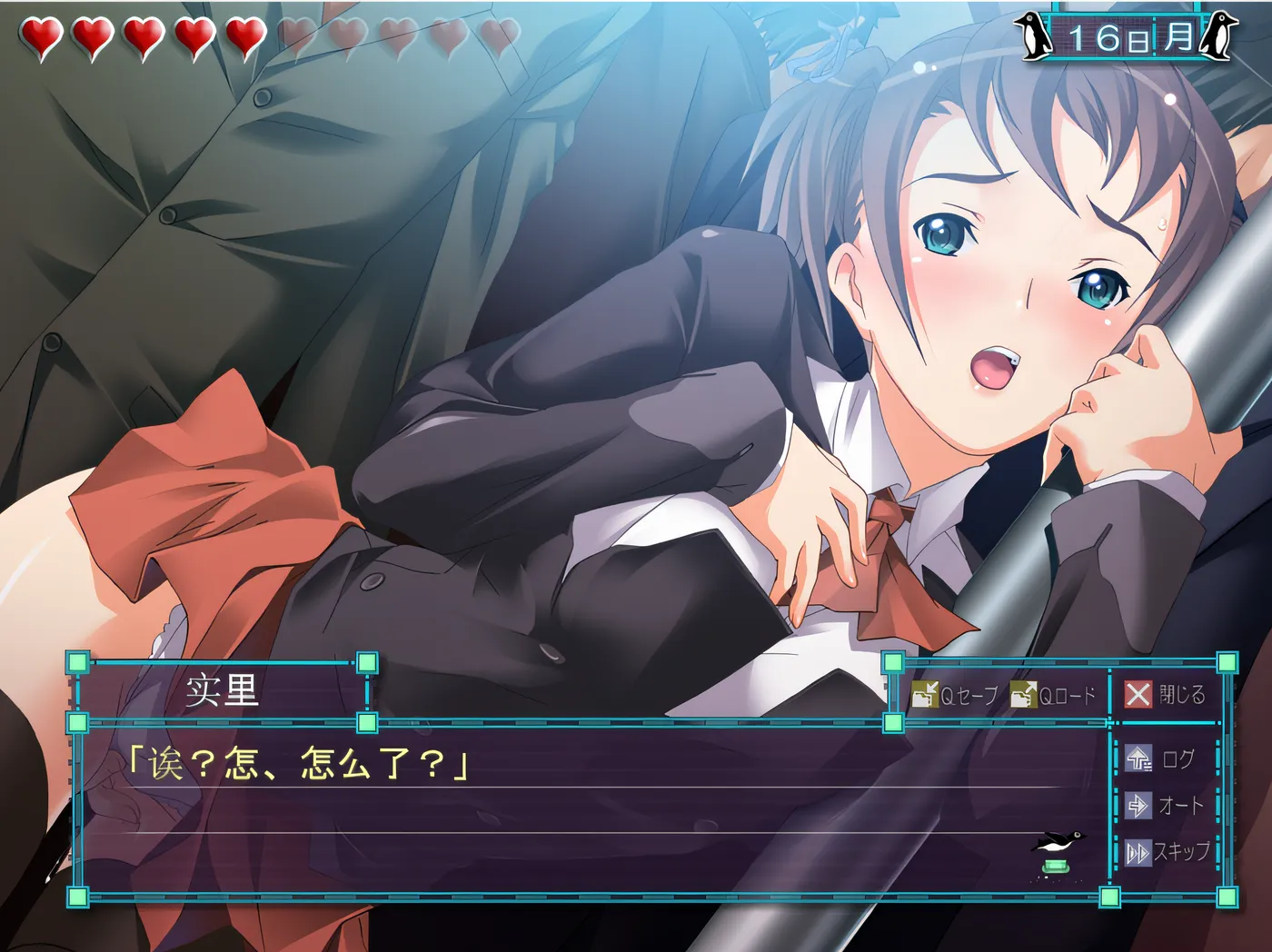Screen dimensions: 1272x952
Task: Quick save with the Qセーブ button
Action: (x=956, y=696)
